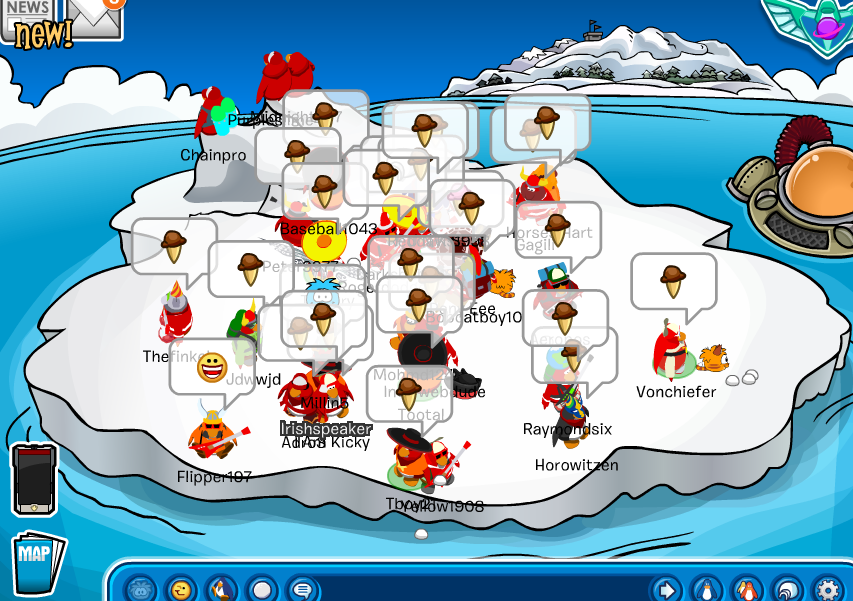853x601 pixels.
Task: Go to your igloo
Action: [787, 589]
